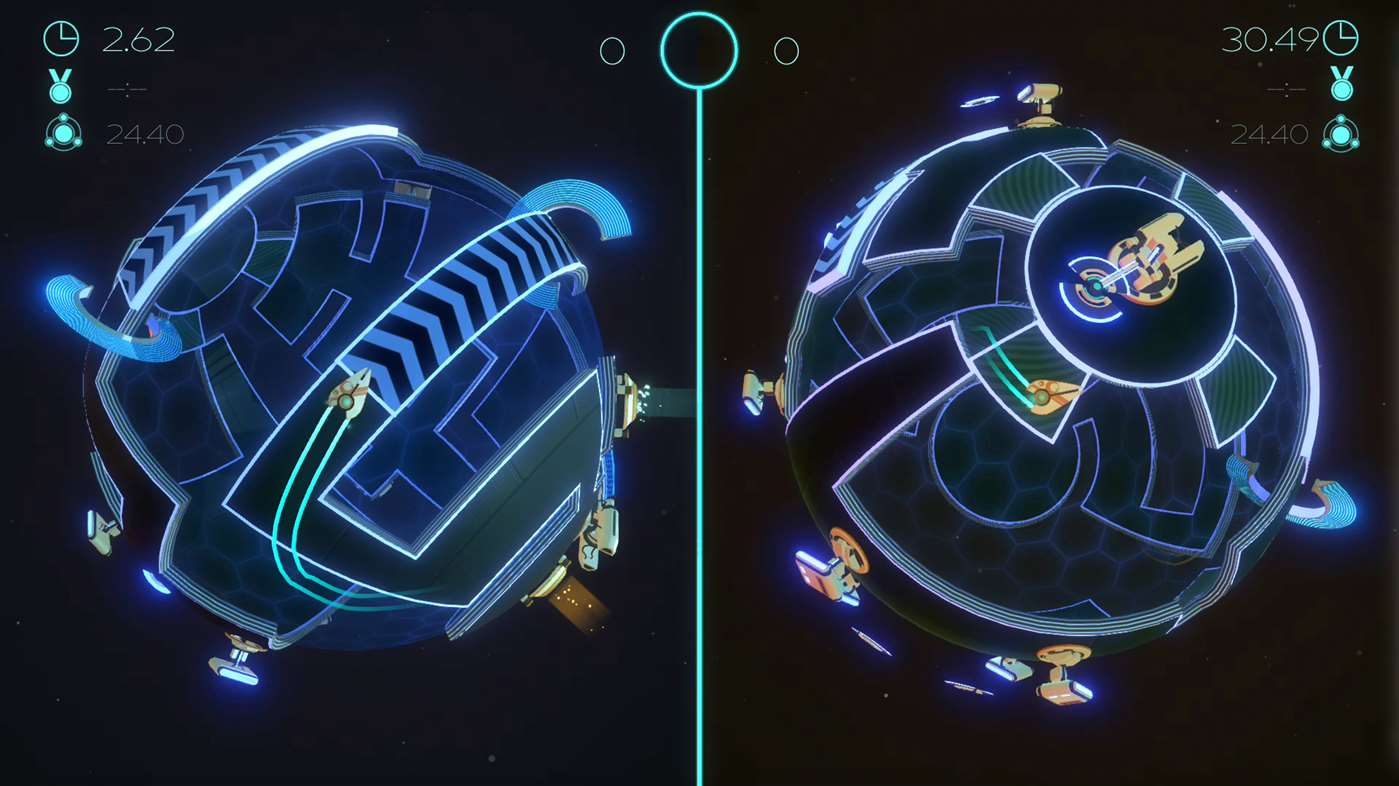Viewport: 1399px width, 786px height.
Task: Click the left fluid counter icon beside 24.40
Action: click(63, 133)
